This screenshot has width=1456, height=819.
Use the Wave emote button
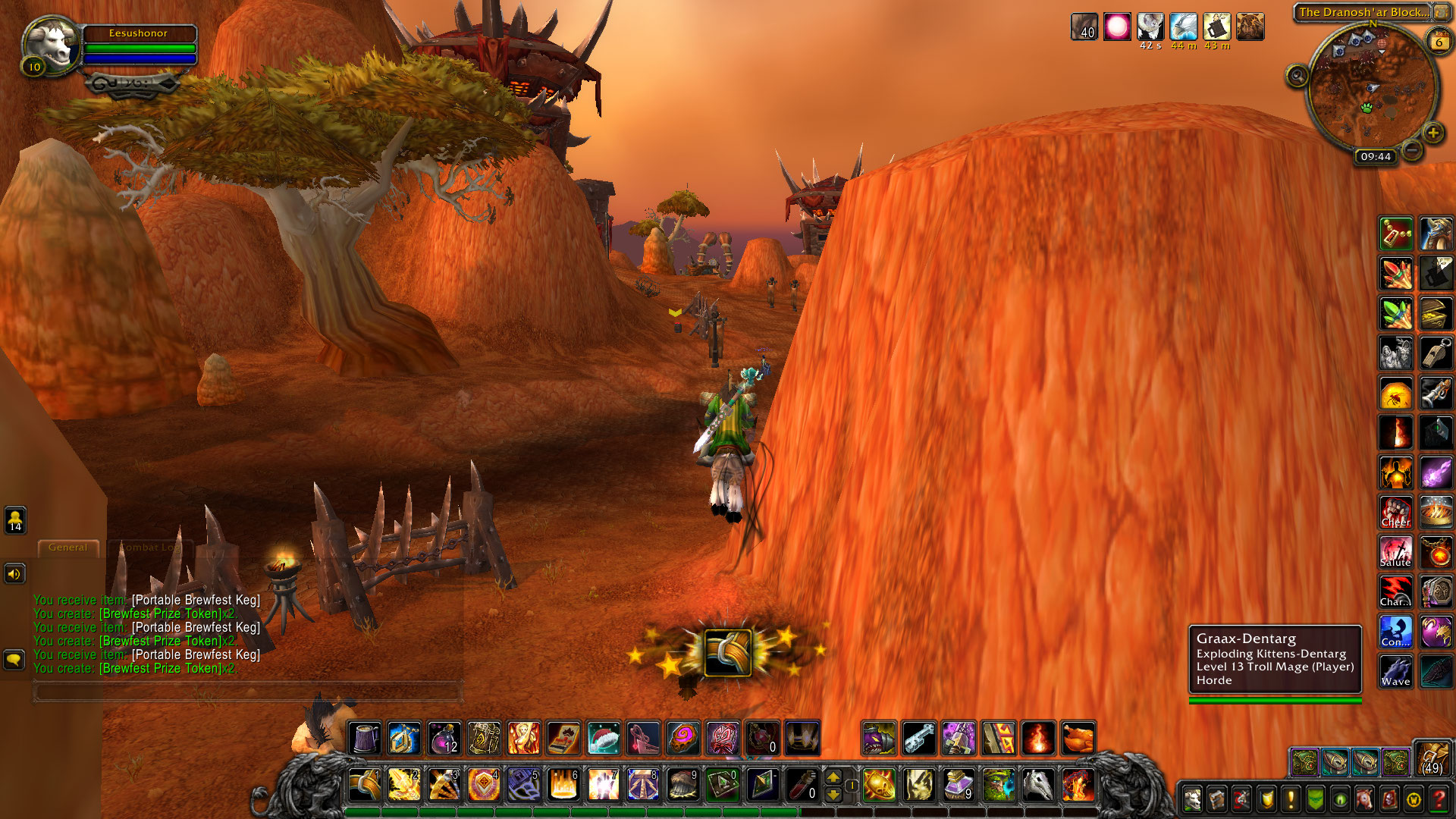pos(1395,671)
